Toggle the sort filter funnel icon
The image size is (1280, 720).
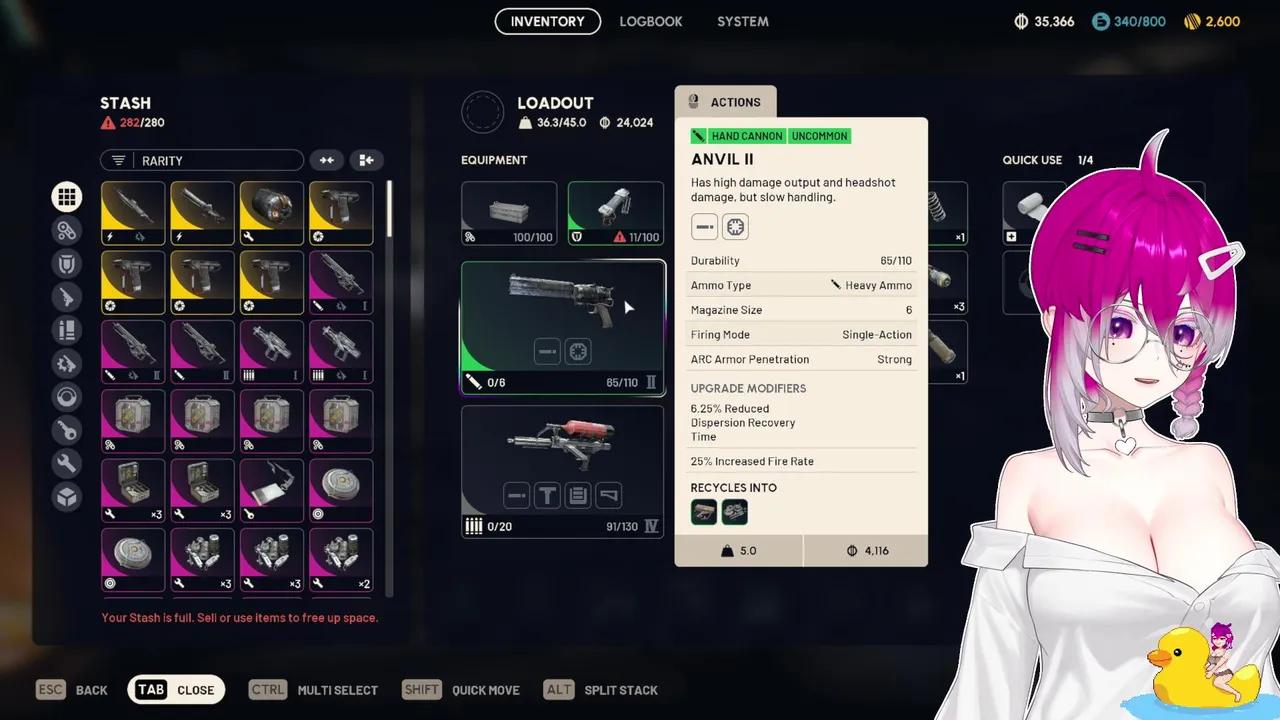coord(119,160)
